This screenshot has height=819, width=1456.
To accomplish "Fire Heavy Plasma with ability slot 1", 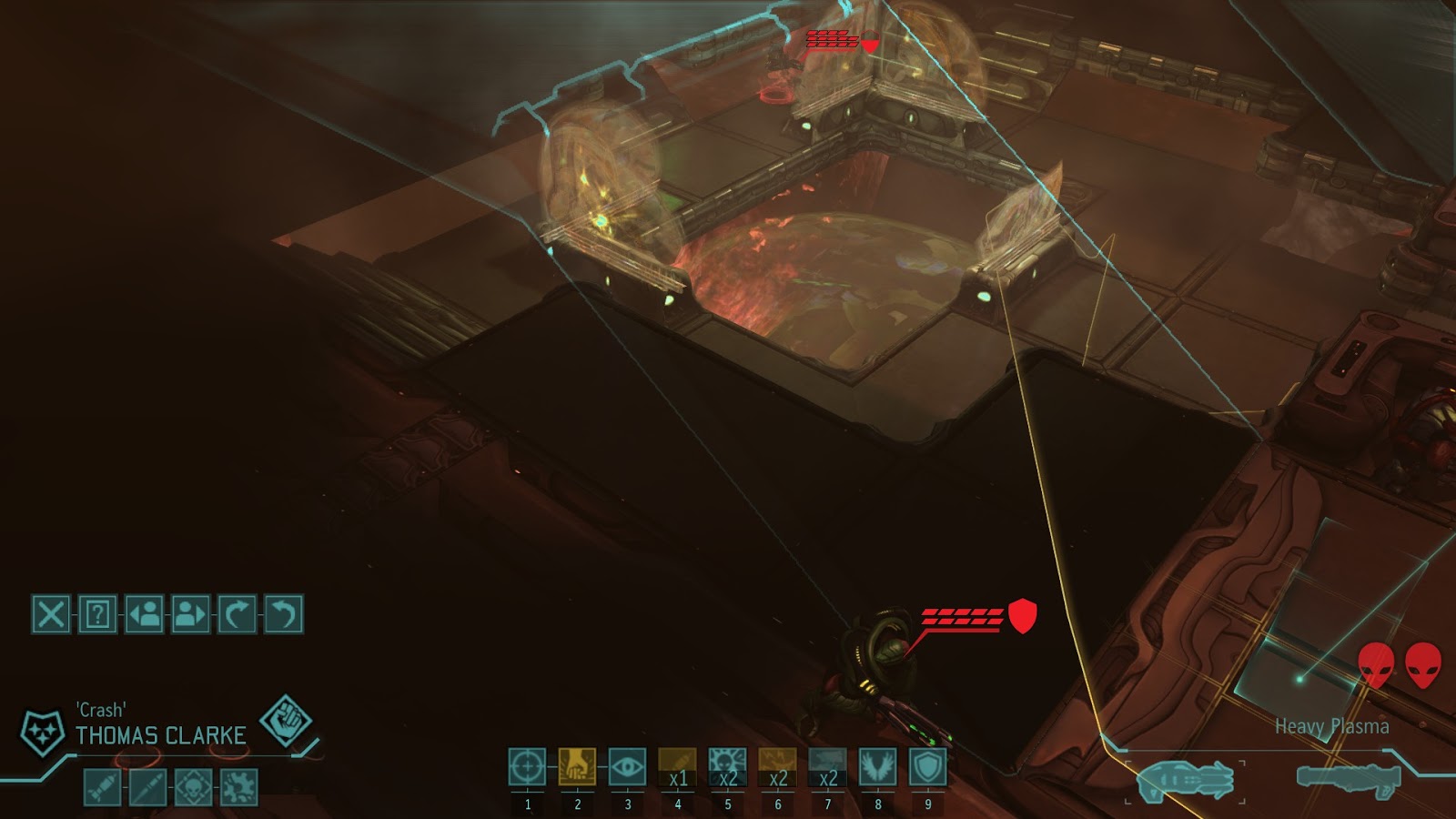I will [528, 769].
